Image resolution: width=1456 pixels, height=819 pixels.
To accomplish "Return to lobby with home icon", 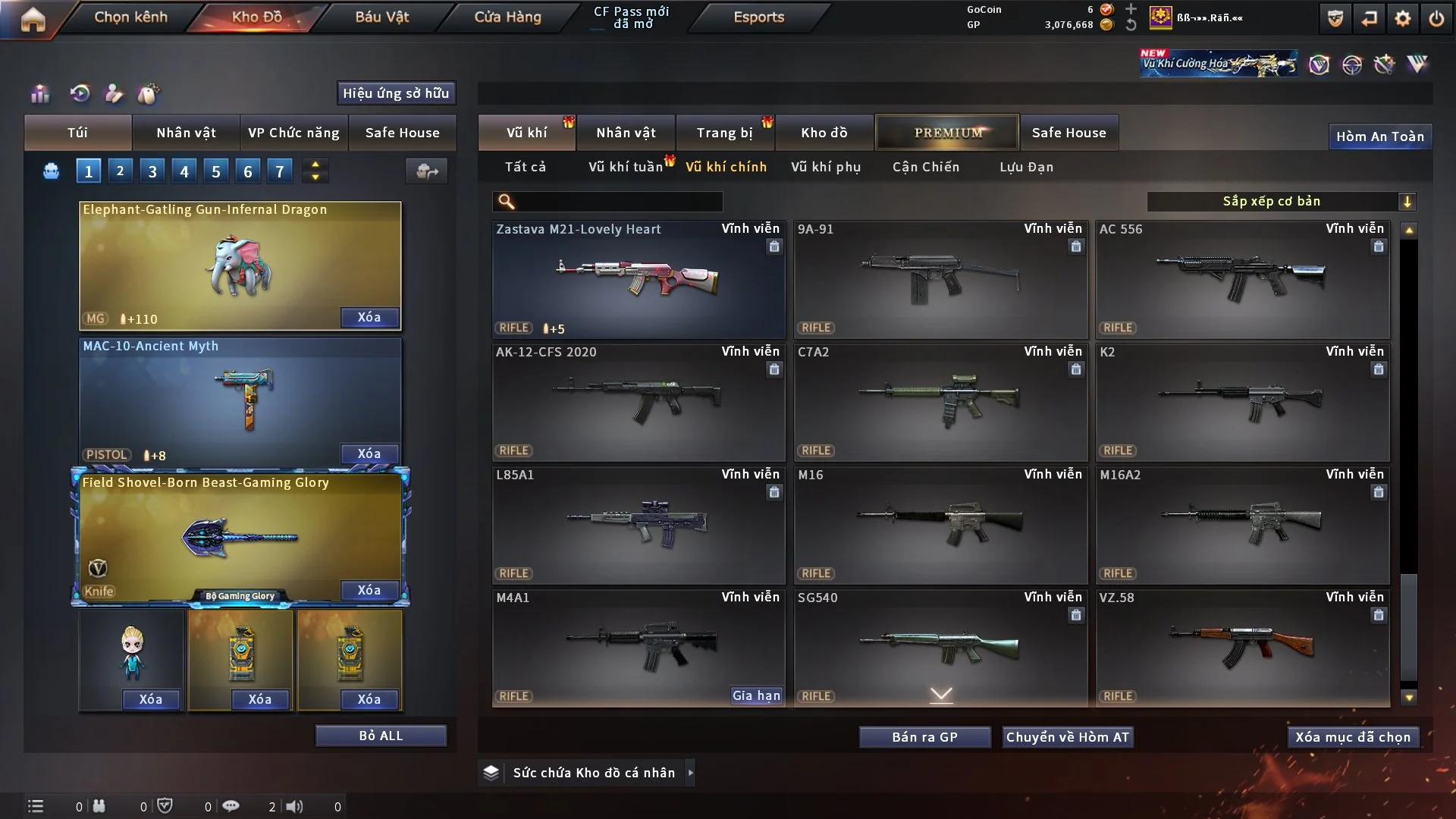I will click(33, 19).
